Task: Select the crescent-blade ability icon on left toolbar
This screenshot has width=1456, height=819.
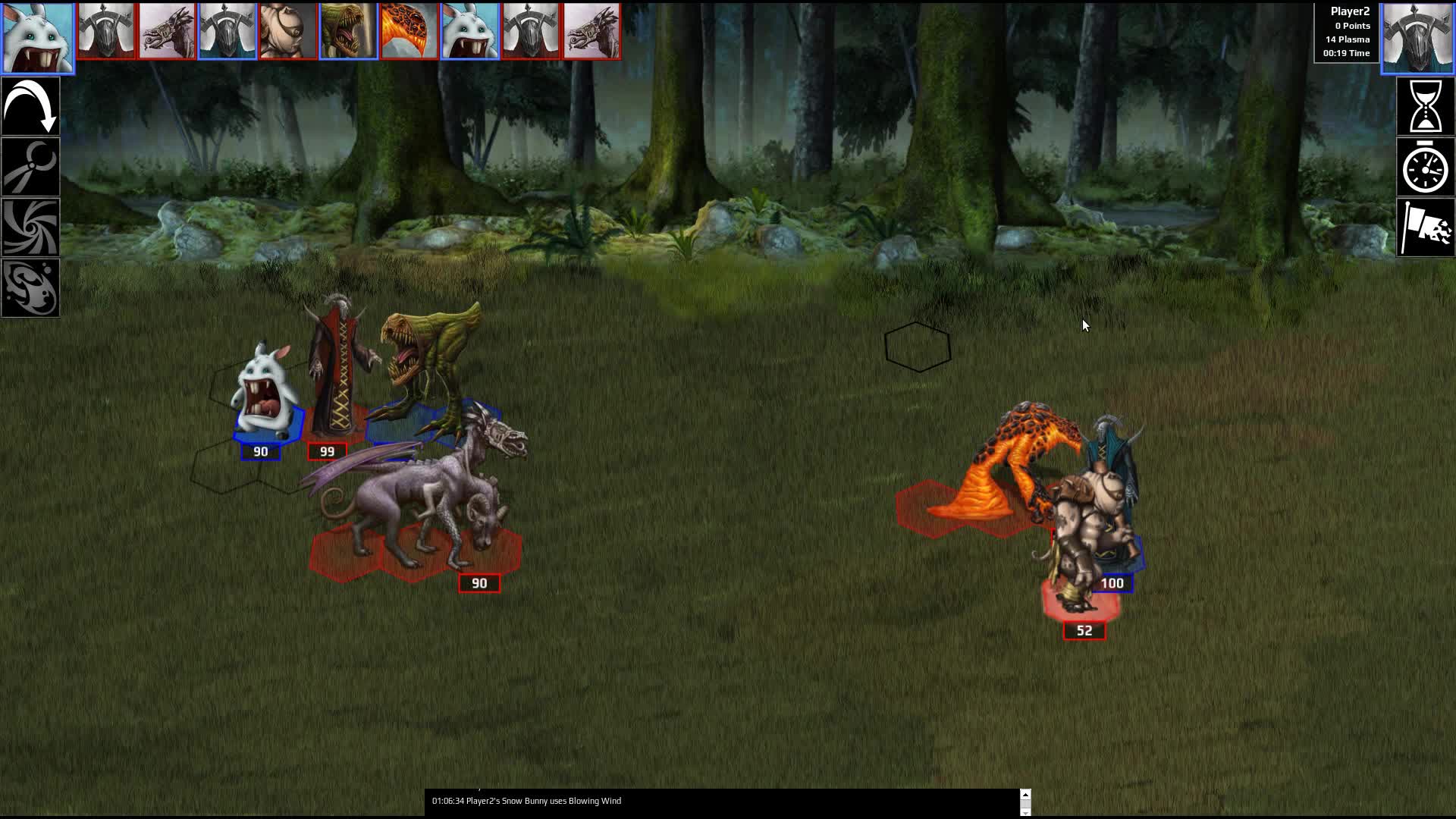Action: pyautogui.click(x=30, y=166)
